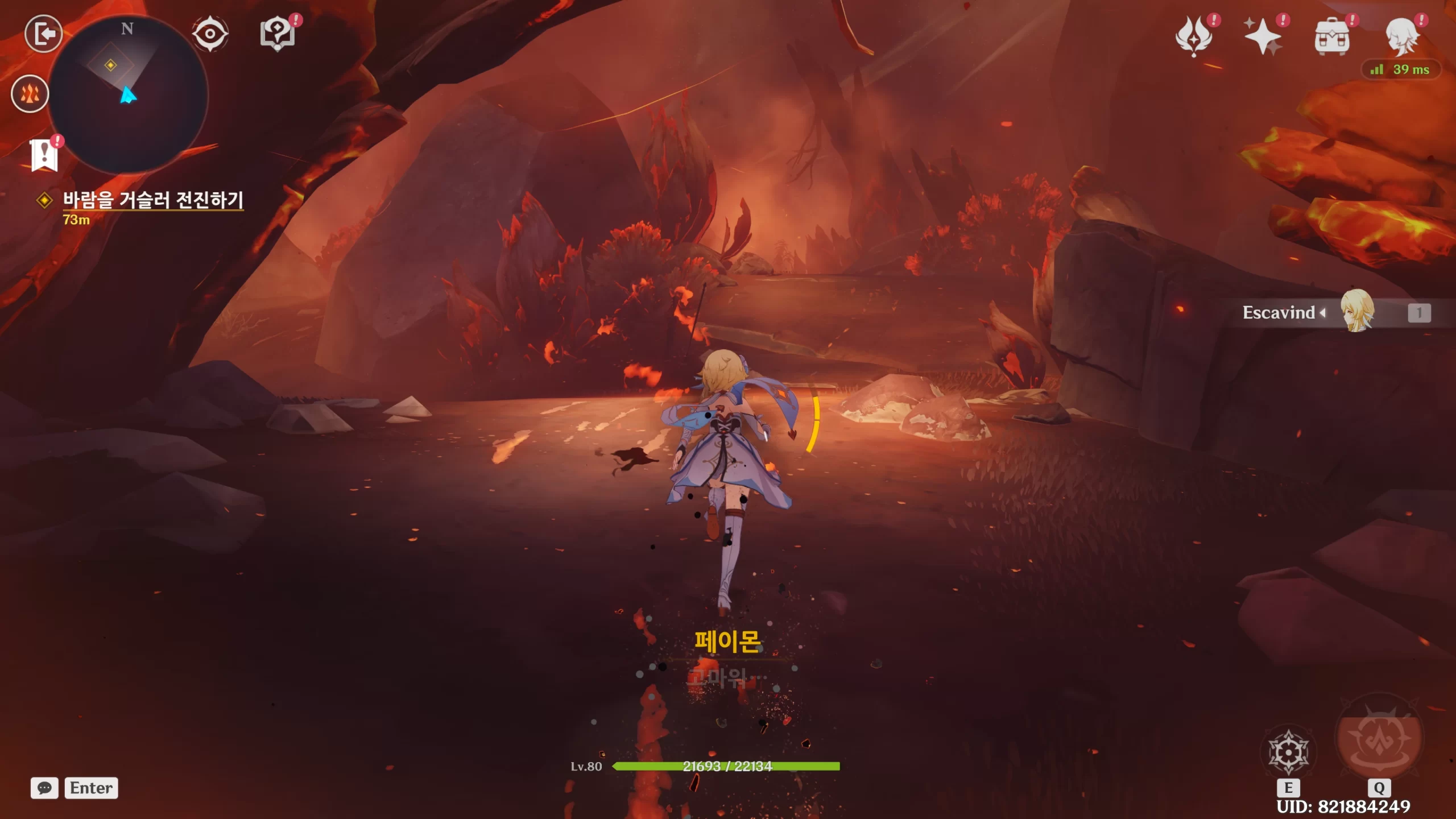Open the chat speech bubble button
The height and width of the screenshot is (819, 1456).
tap(44, 788)
